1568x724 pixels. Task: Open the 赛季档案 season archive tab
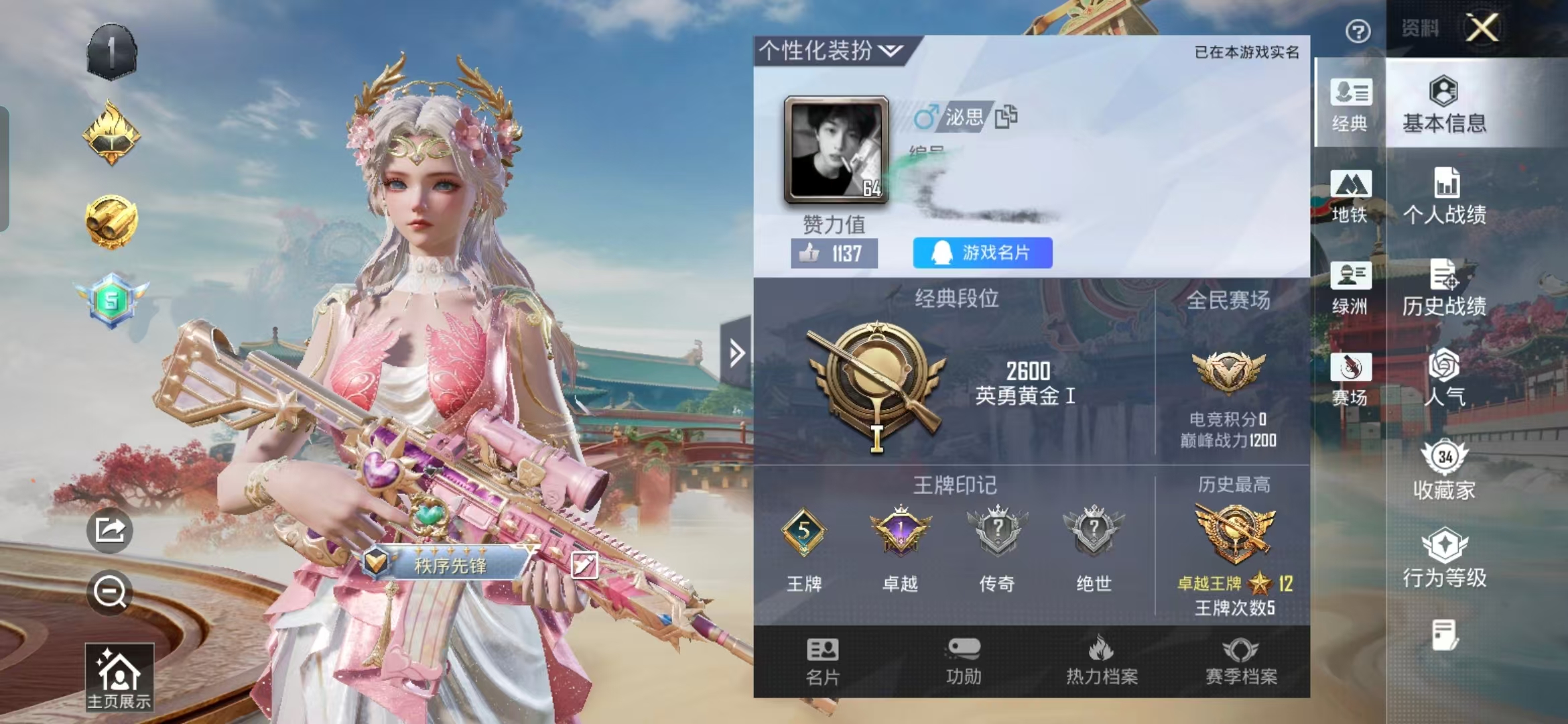1241,662
